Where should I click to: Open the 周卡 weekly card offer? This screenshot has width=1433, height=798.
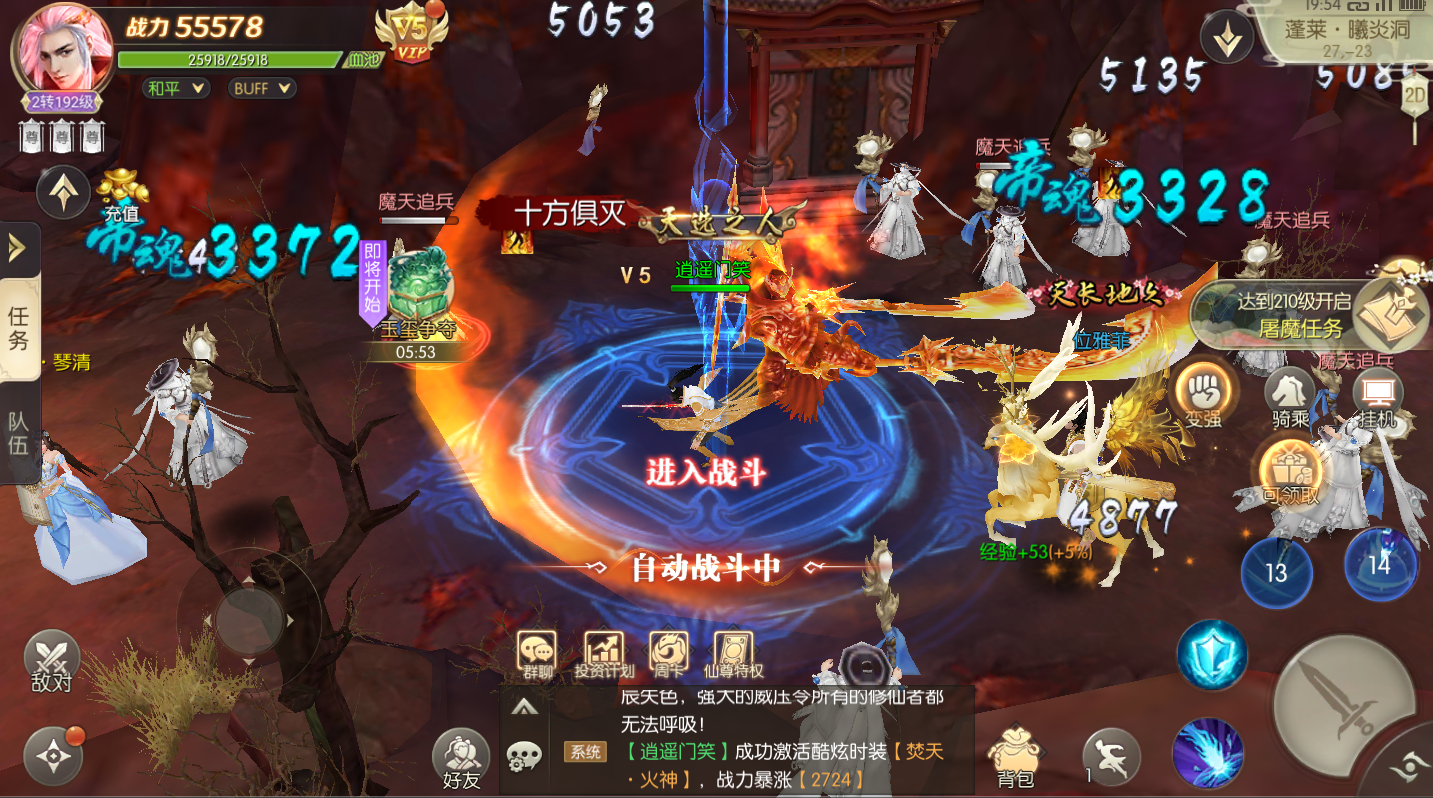coord(669,654)
